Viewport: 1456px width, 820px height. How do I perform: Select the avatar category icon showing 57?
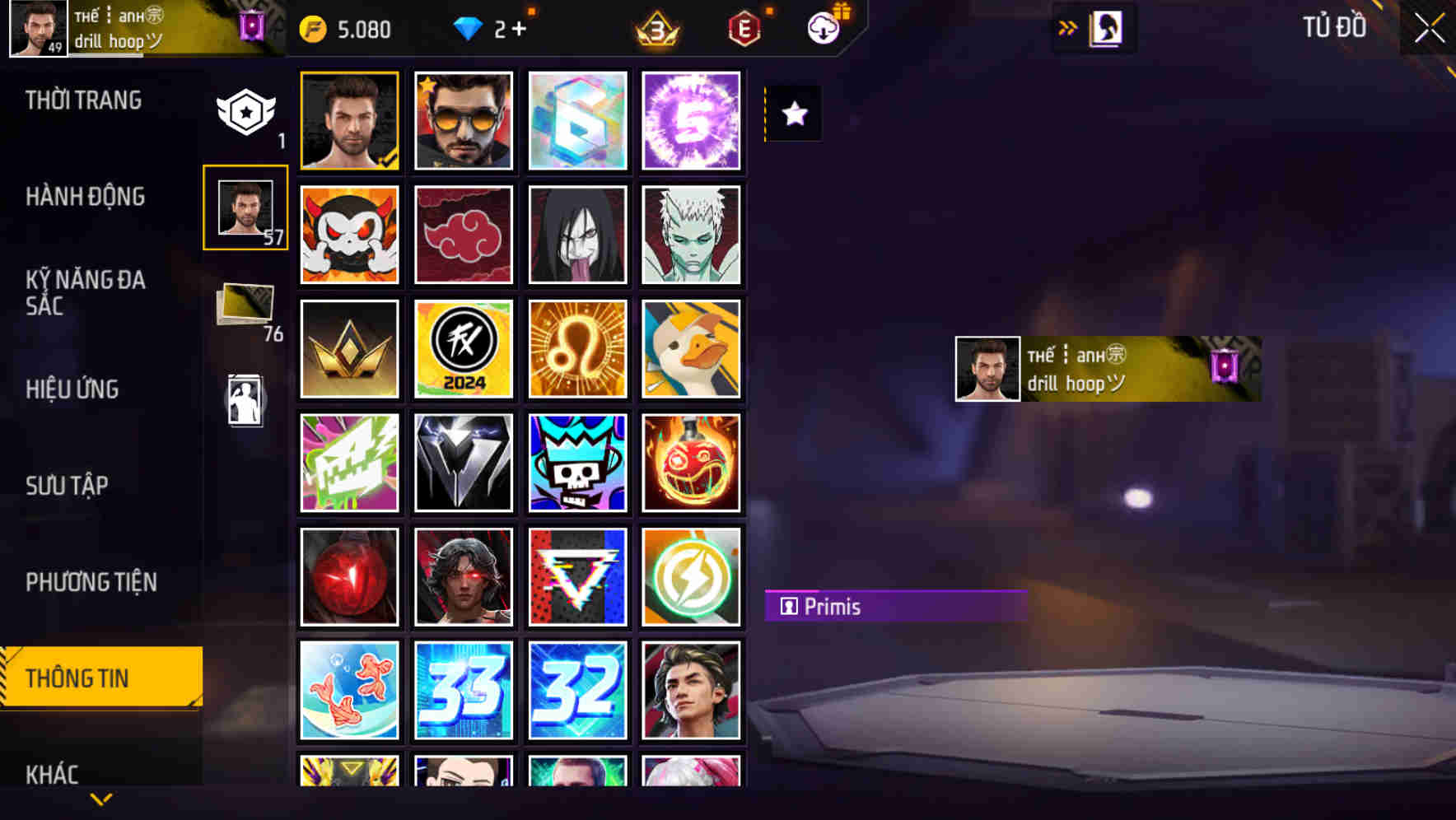245,208
